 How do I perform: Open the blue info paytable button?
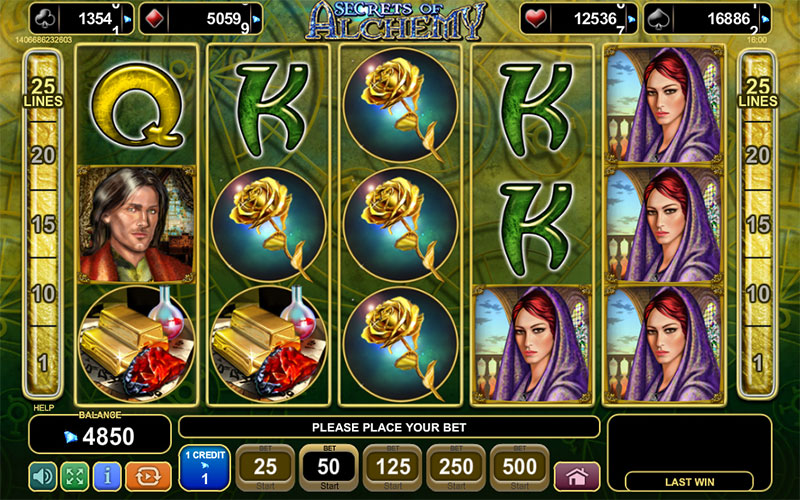click(108, 475)
